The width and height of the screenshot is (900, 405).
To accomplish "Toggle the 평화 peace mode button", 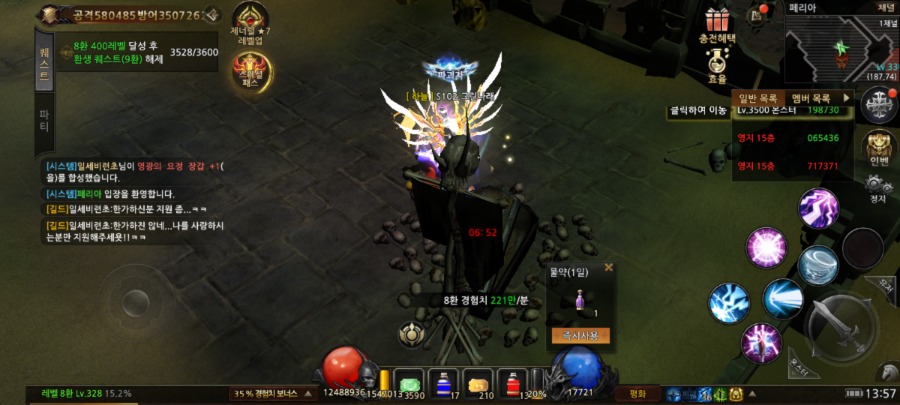I will coord(637,393).
